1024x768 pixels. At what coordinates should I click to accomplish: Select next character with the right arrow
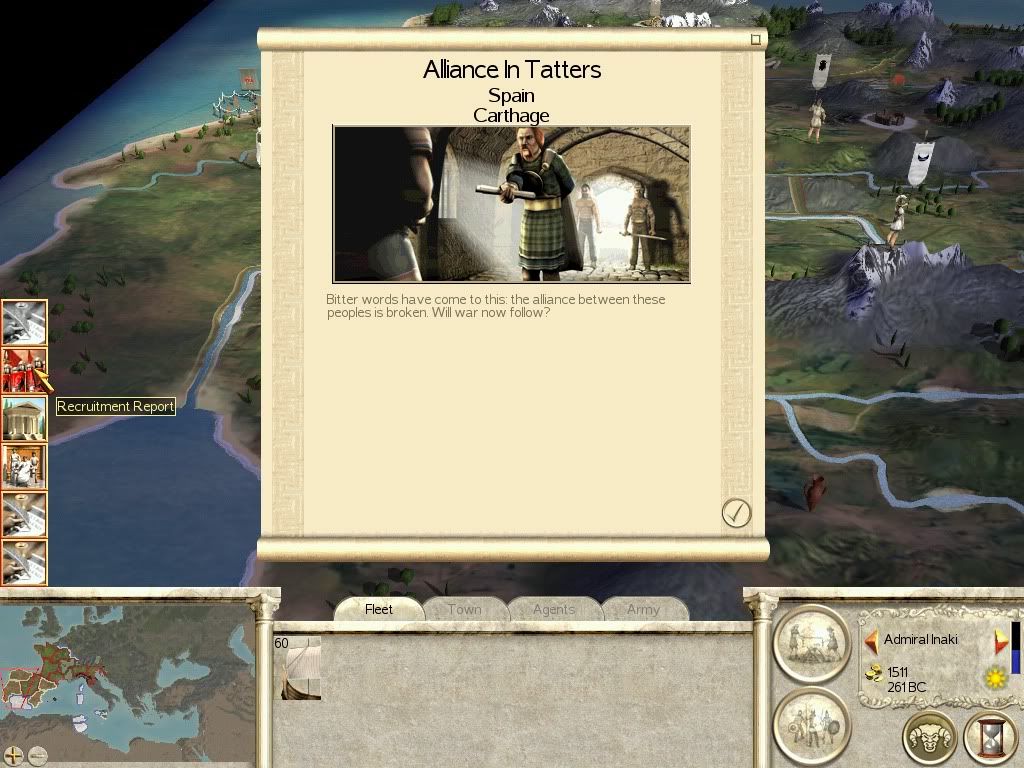tap(1000, 641)
